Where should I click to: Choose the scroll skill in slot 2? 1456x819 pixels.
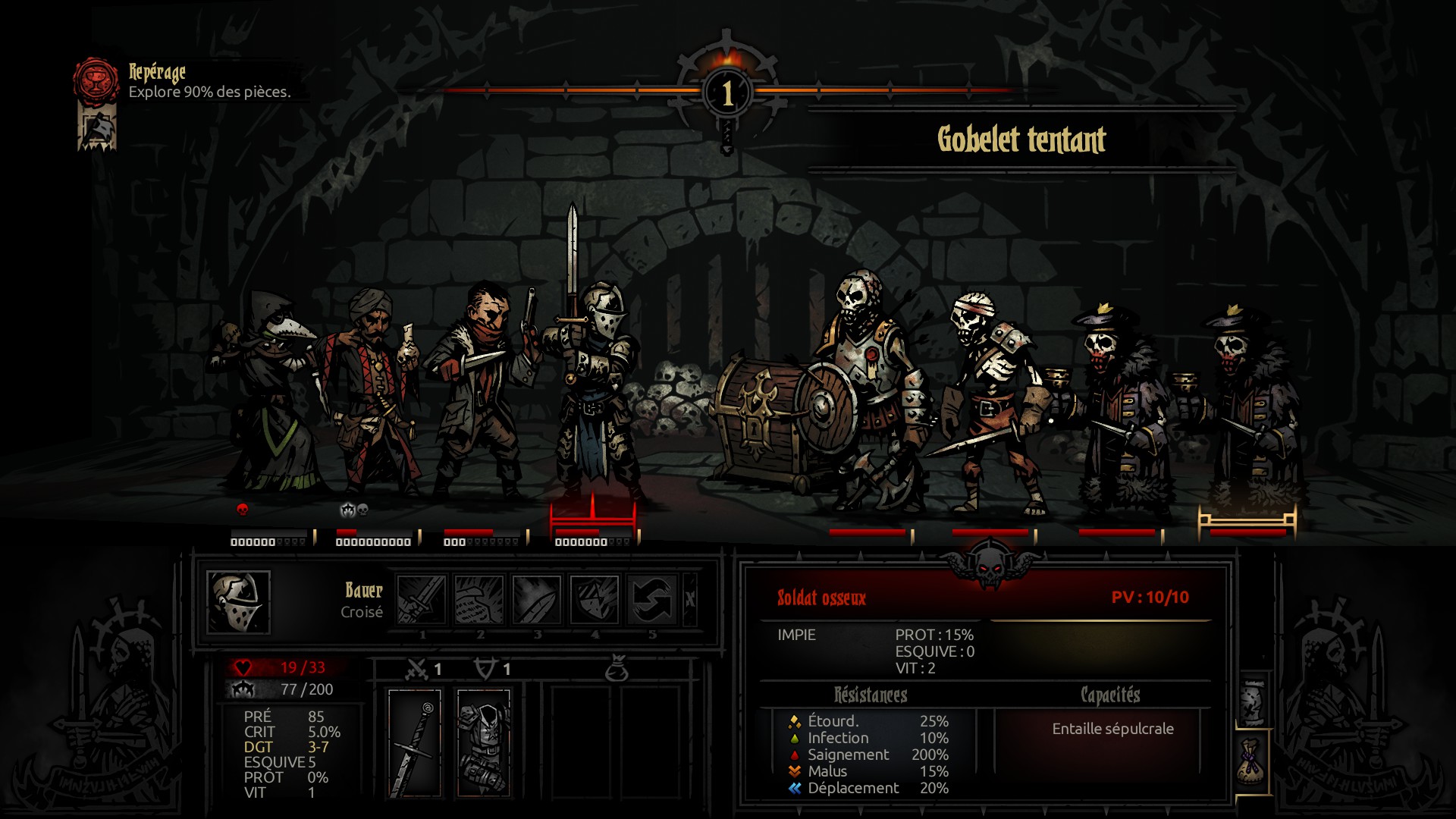coord(479,599)
